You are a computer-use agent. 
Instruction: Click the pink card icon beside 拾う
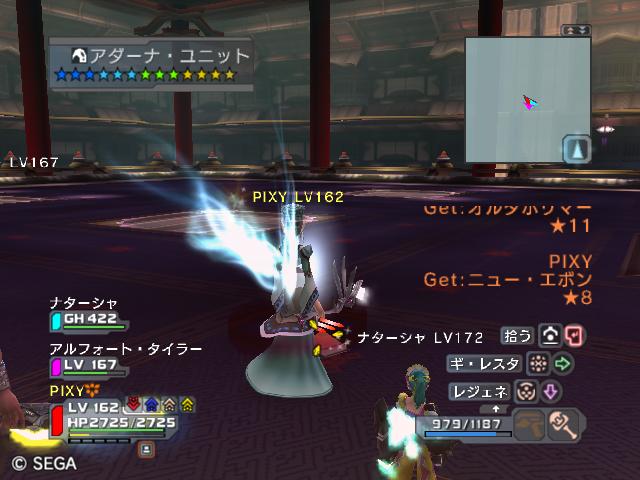click(x=574, y=335)
